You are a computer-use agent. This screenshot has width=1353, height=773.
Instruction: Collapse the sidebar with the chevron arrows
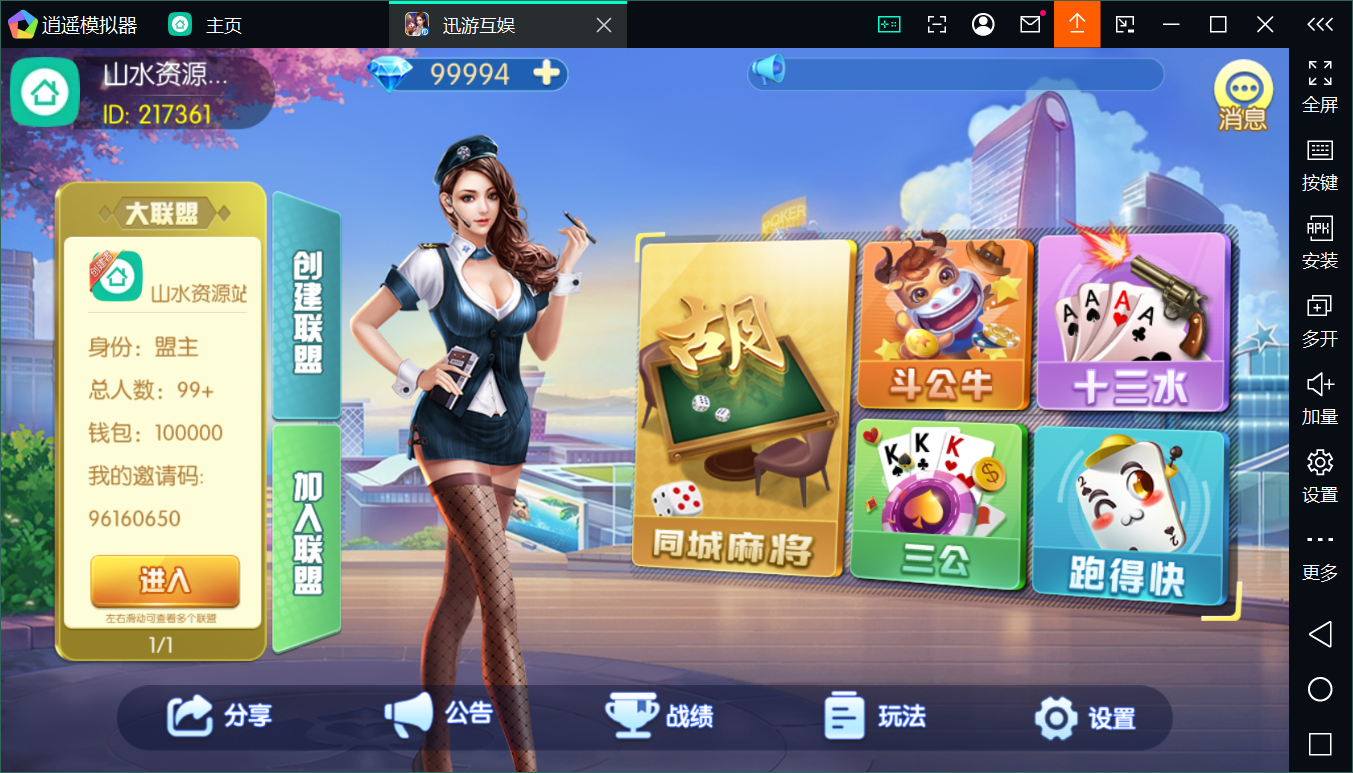[x=1320, y=24]
